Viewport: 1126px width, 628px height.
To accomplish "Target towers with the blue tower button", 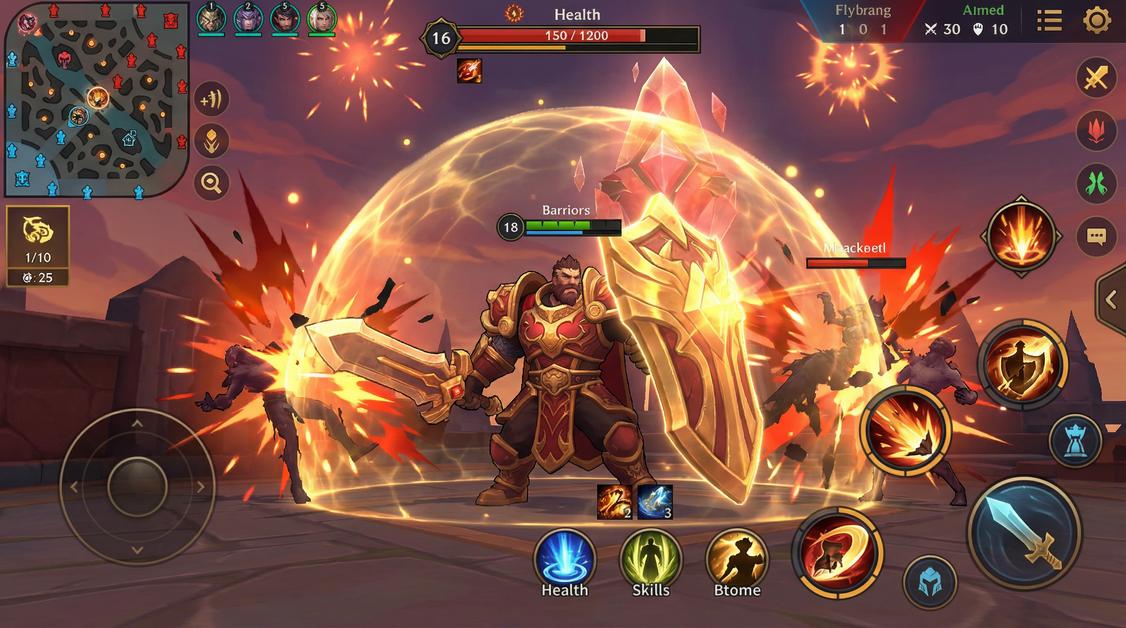I will [x=1076, y=441].
